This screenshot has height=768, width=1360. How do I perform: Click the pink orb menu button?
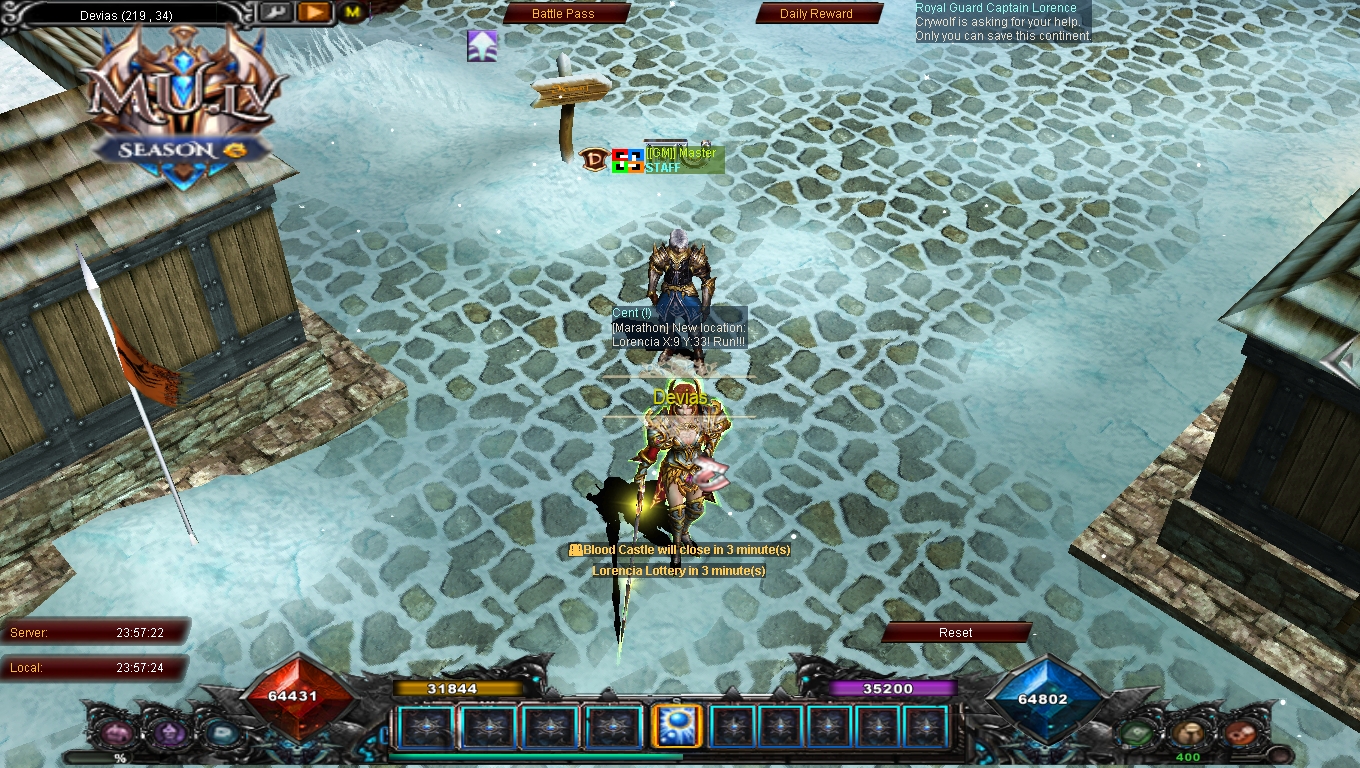[x=114, y=733]
